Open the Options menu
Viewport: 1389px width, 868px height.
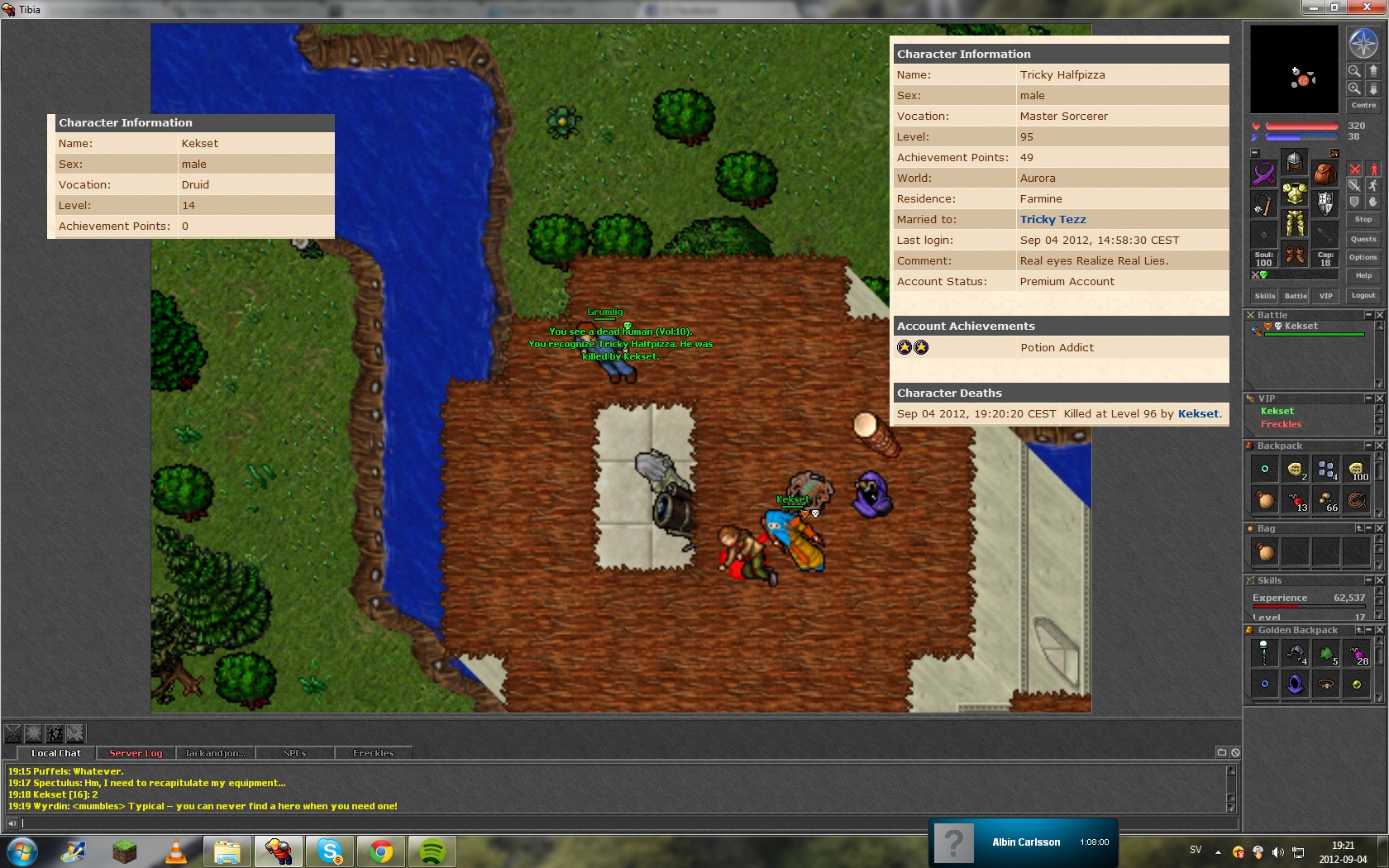(1363, 257)
